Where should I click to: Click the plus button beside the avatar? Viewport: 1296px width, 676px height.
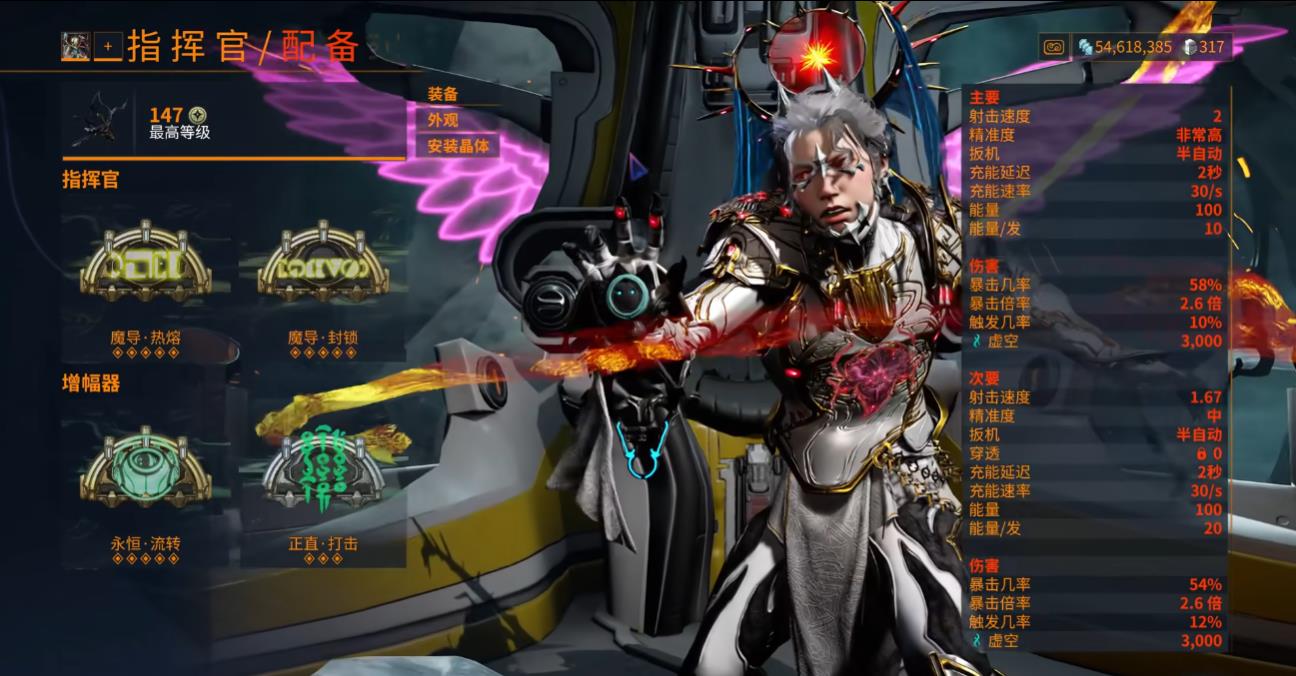(108, 46)
